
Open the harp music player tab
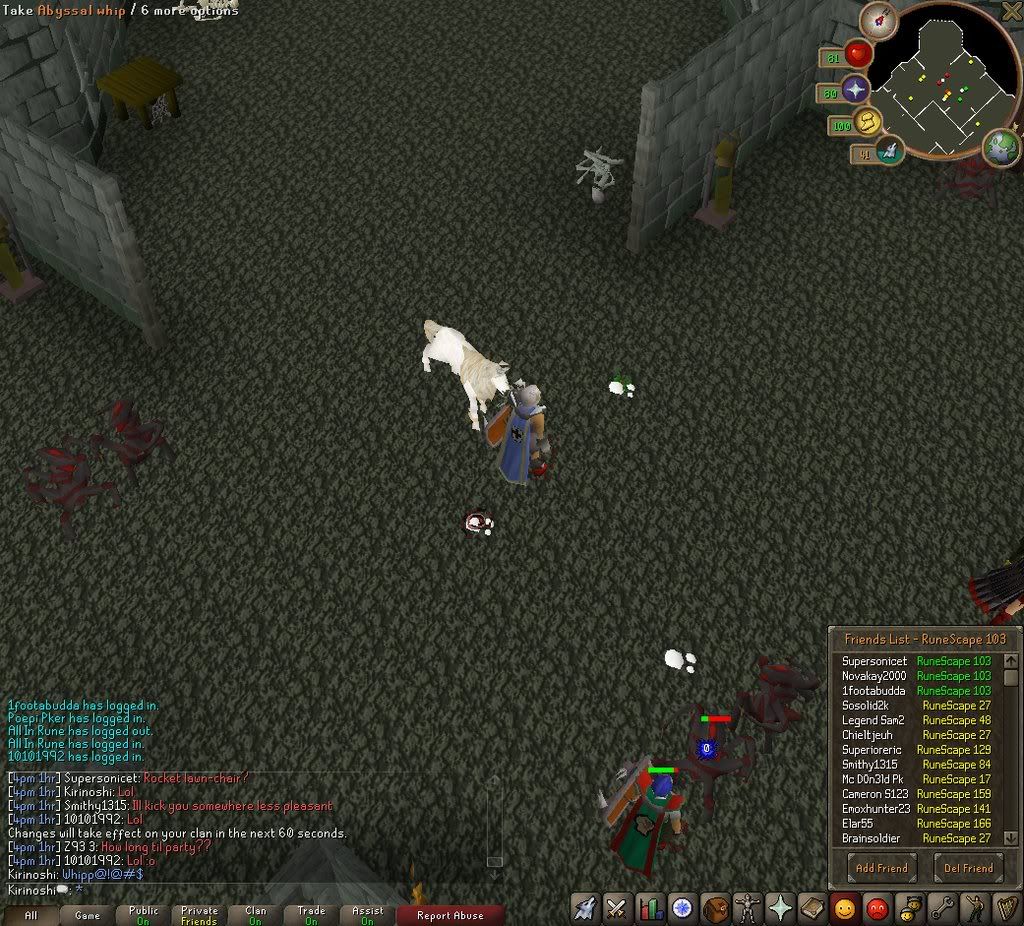pyautogui.click(x=1005, y=908)
